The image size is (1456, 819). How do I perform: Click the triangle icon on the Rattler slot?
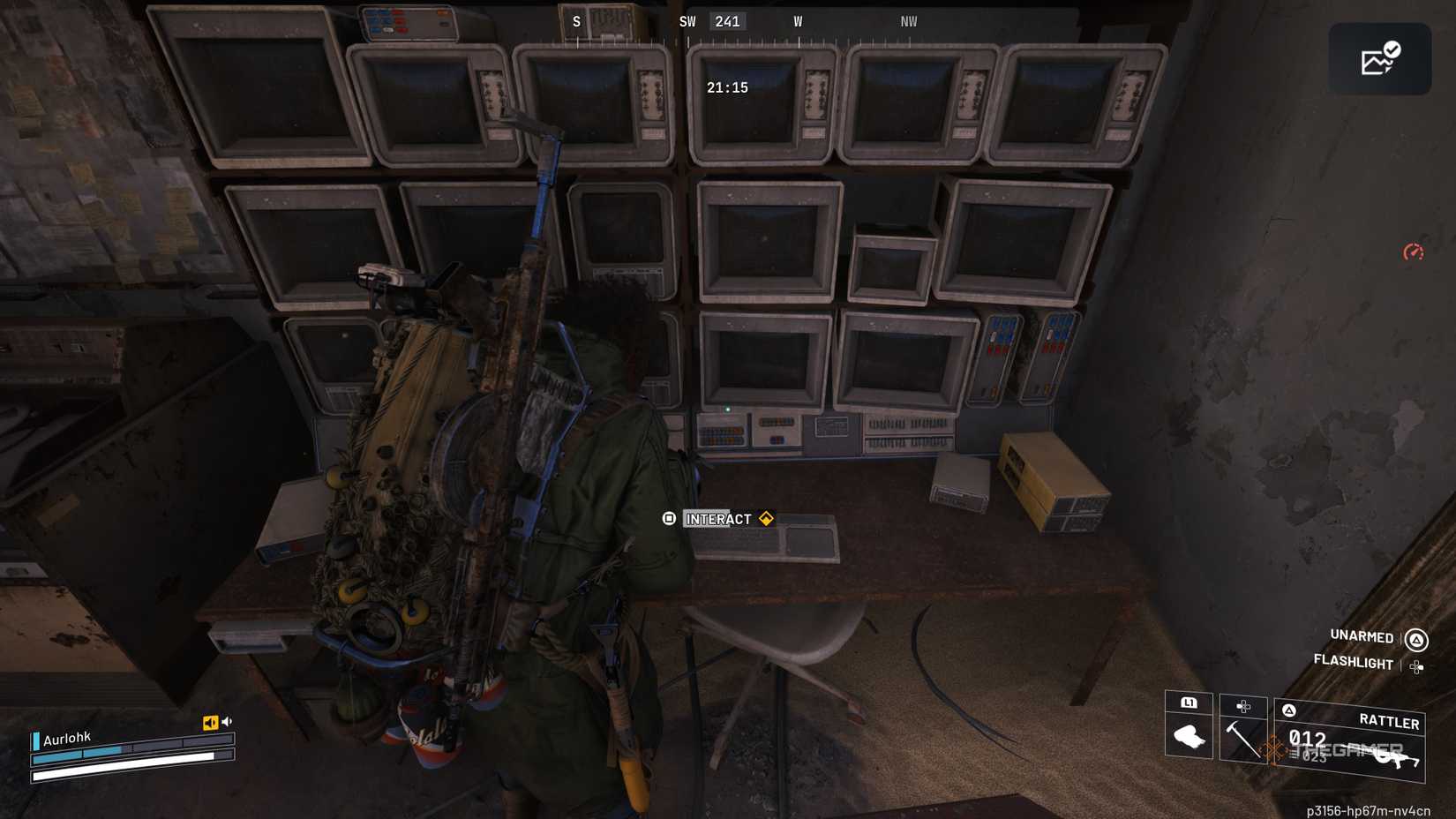(1289, 710)
